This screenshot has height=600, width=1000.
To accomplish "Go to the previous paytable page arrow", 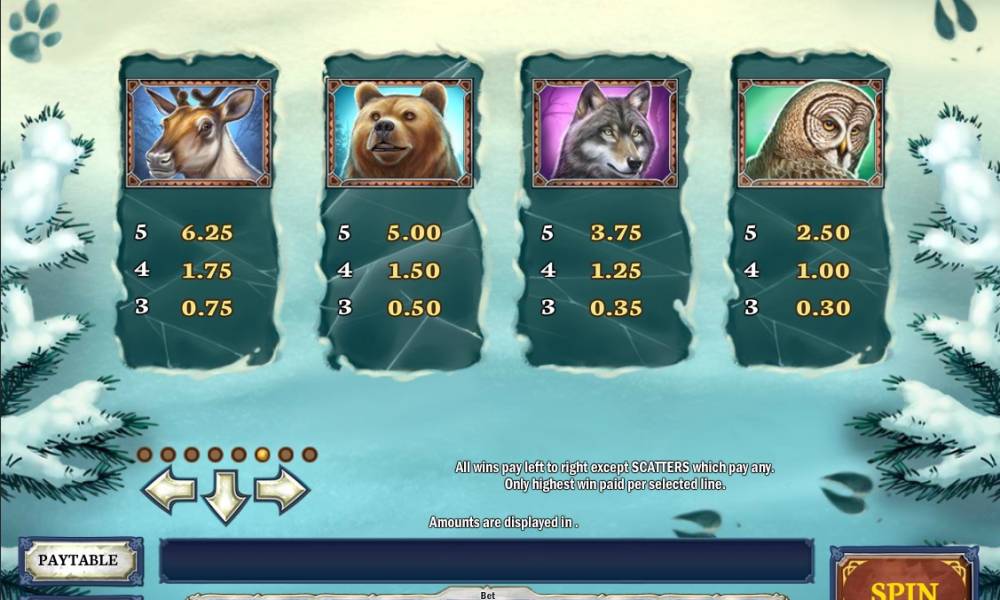I will pyautogui.click(x=169, y=490).
